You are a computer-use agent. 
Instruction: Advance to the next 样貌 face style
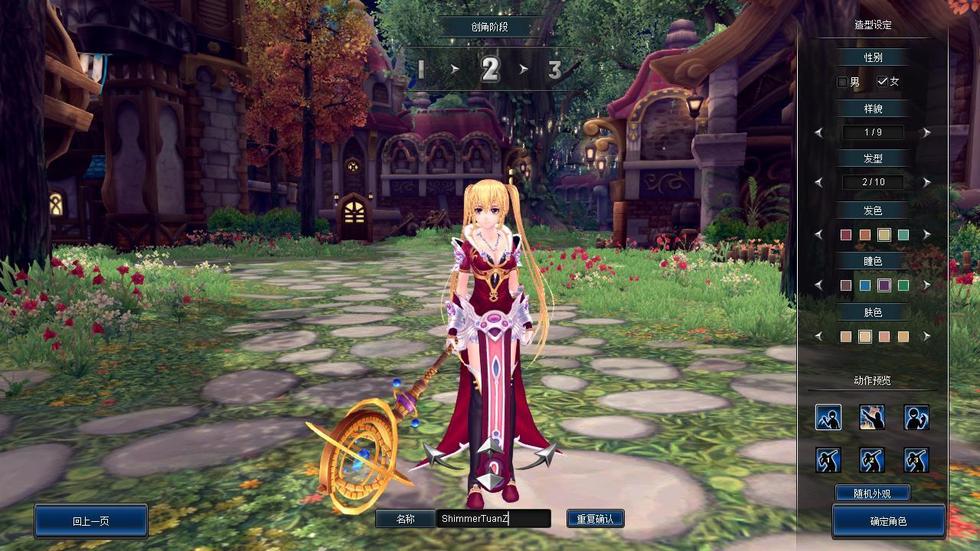click(927, 132)
